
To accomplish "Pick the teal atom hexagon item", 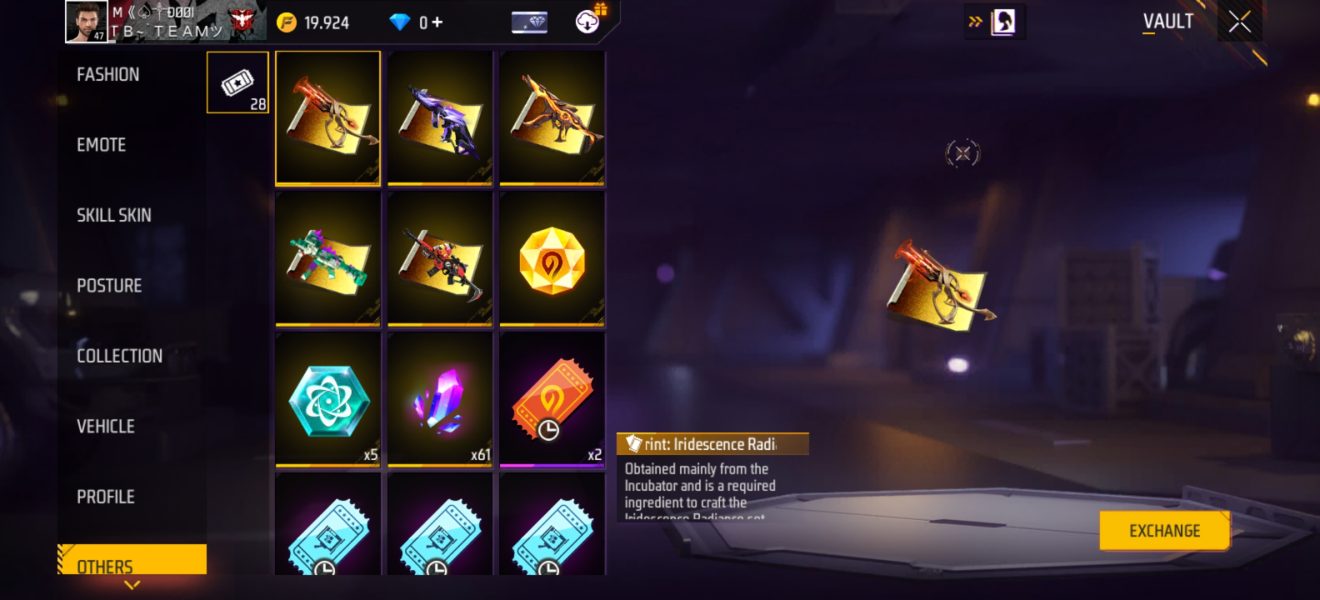I will 328,398.
